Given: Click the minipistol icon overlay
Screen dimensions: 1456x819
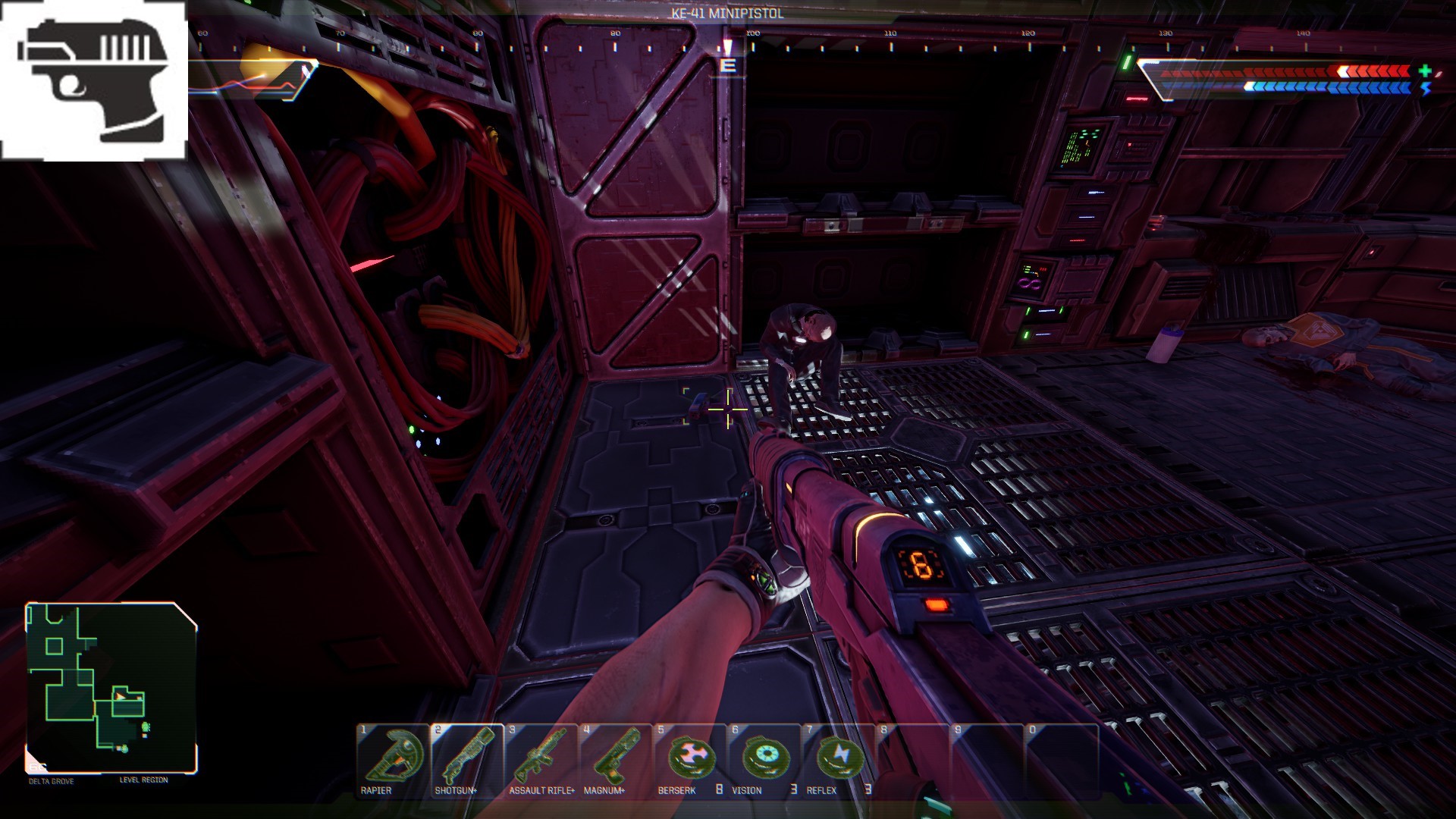Looking at the screenshot, I should pos(93,80).
